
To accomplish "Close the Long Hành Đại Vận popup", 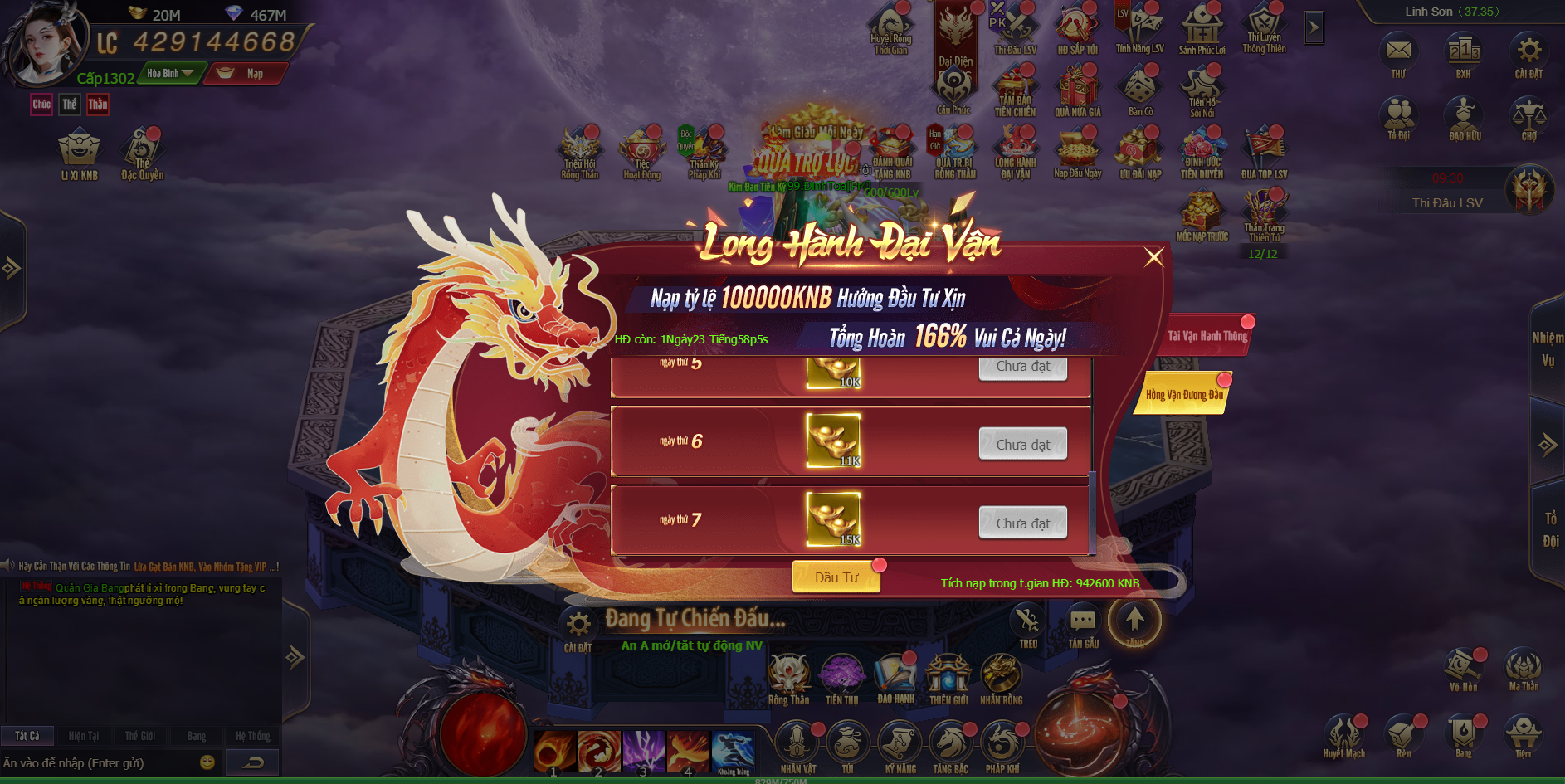I will point(1153,257).
